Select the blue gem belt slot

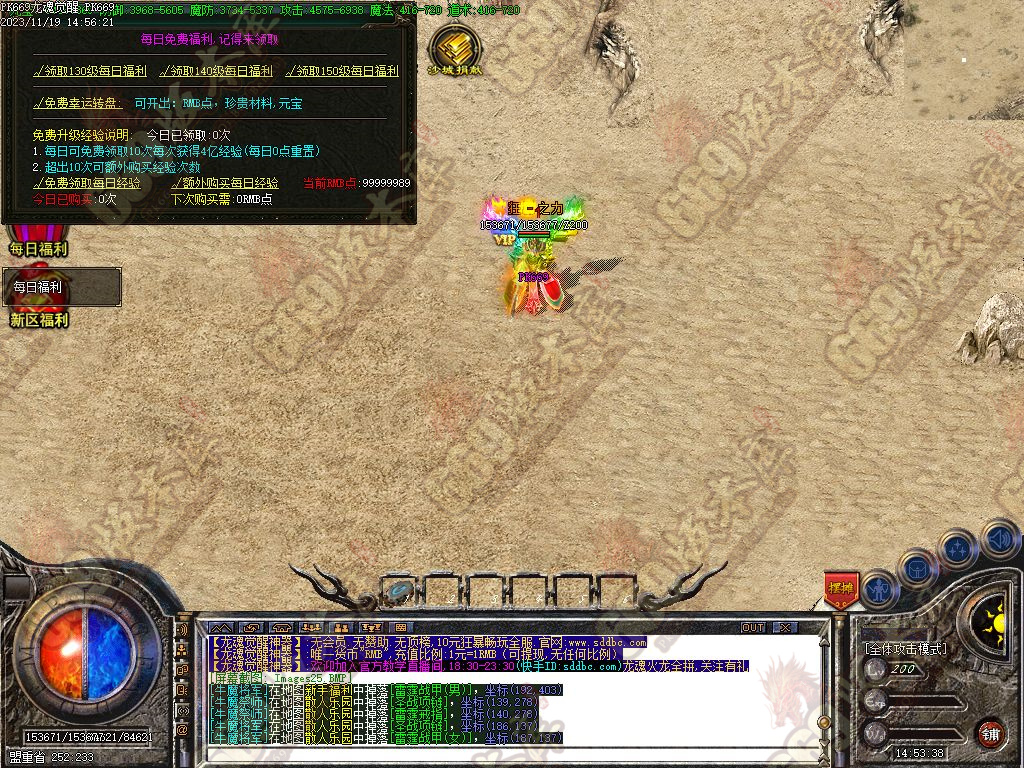402,591
